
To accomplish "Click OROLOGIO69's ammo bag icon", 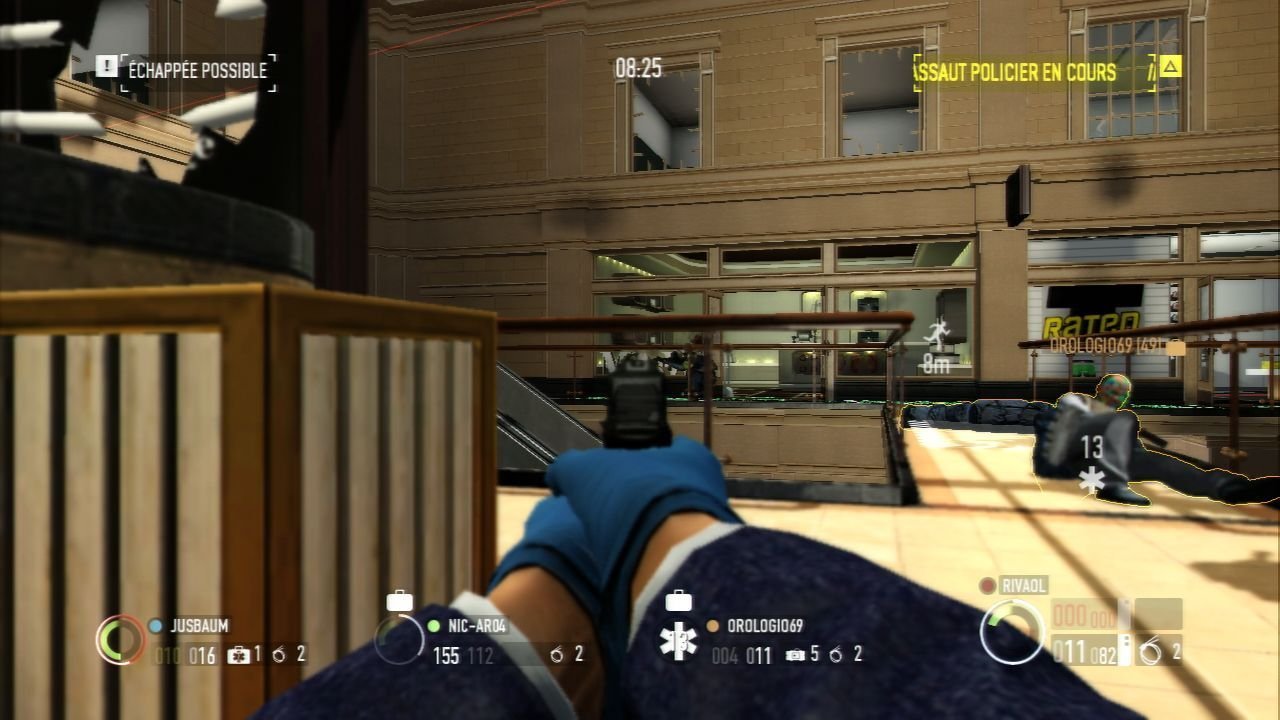I will pyautogui.click(x=796, y=655).
